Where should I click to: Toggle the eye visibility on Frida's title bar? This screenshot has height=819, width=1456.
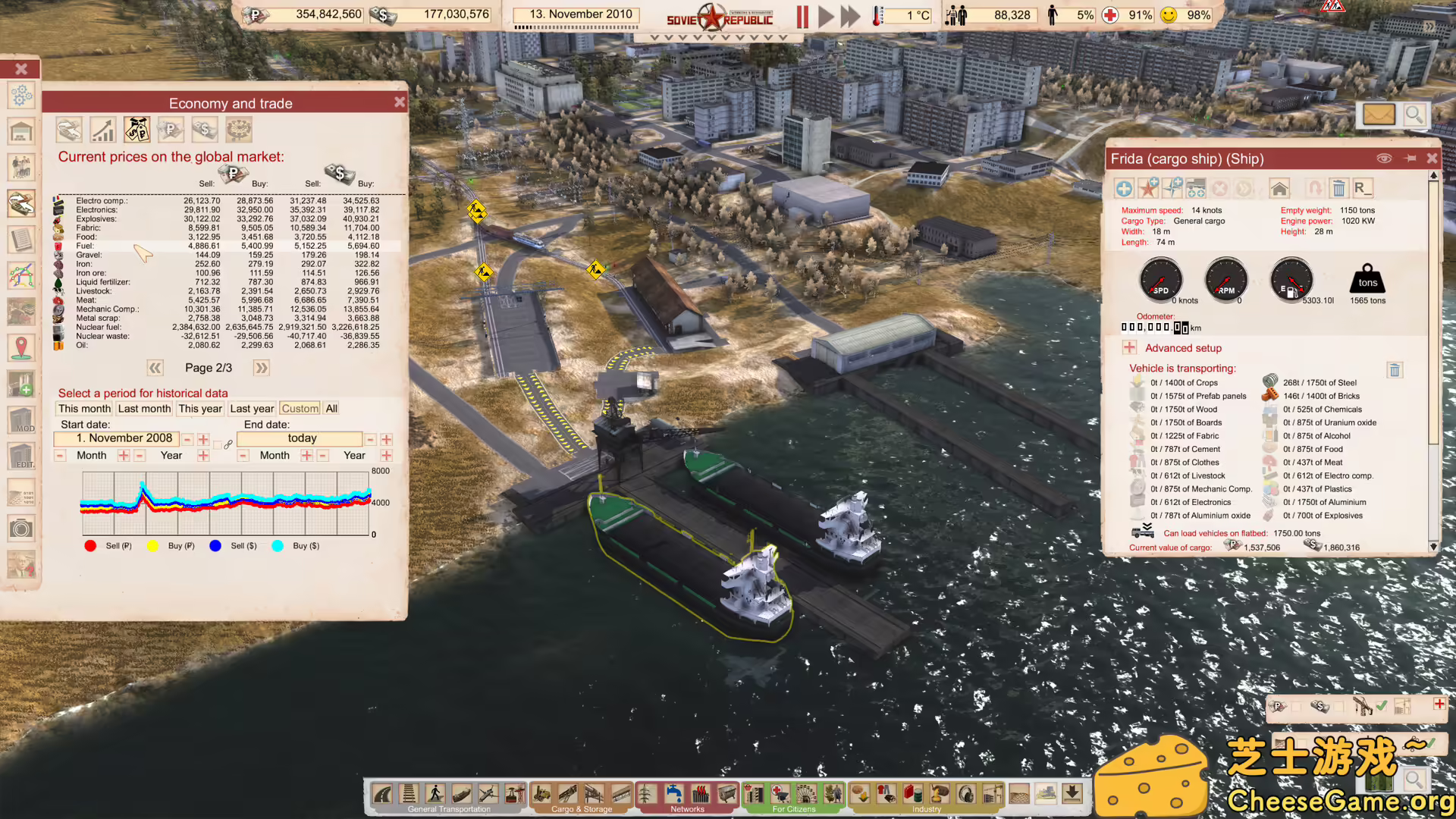1385,158
